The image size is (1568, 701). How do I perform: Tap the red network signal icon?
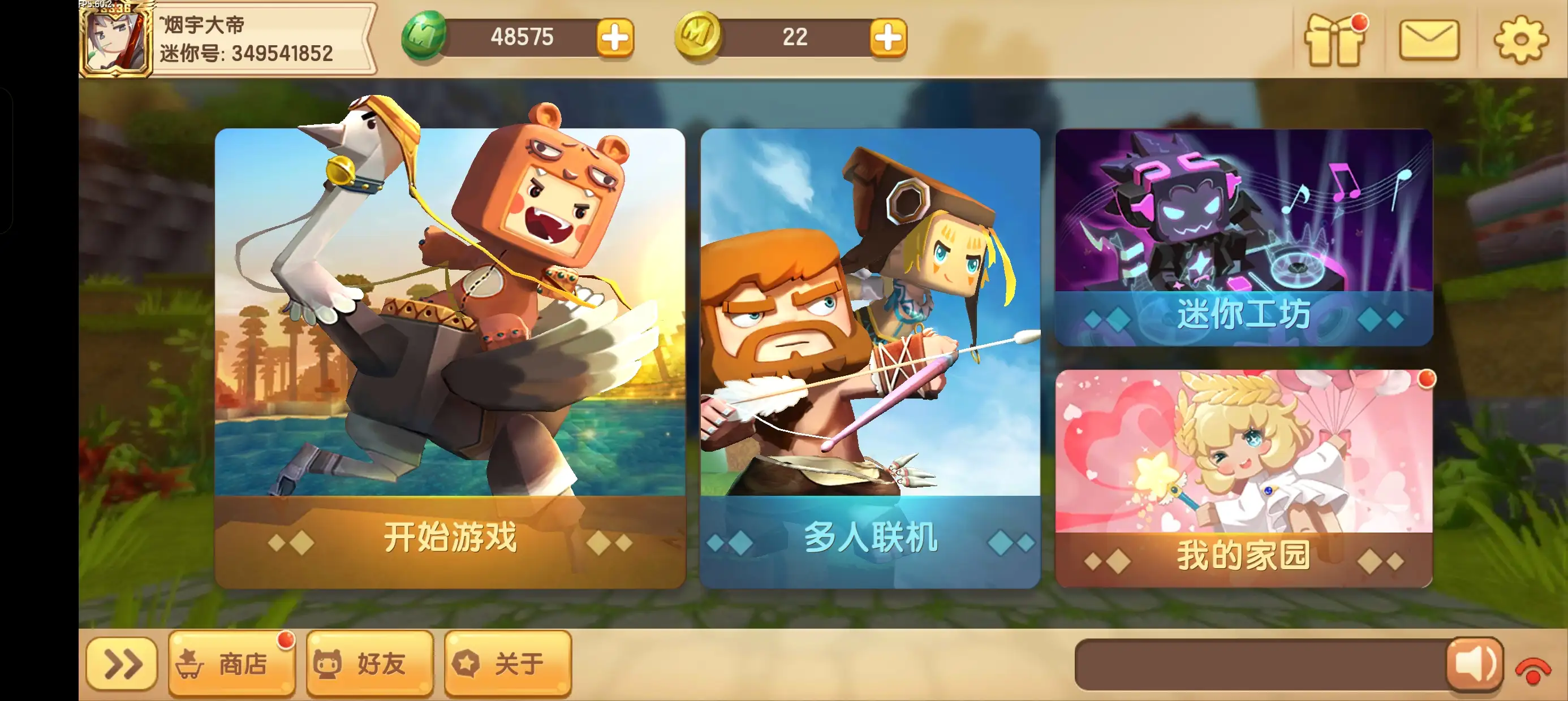click(1533, 670)
